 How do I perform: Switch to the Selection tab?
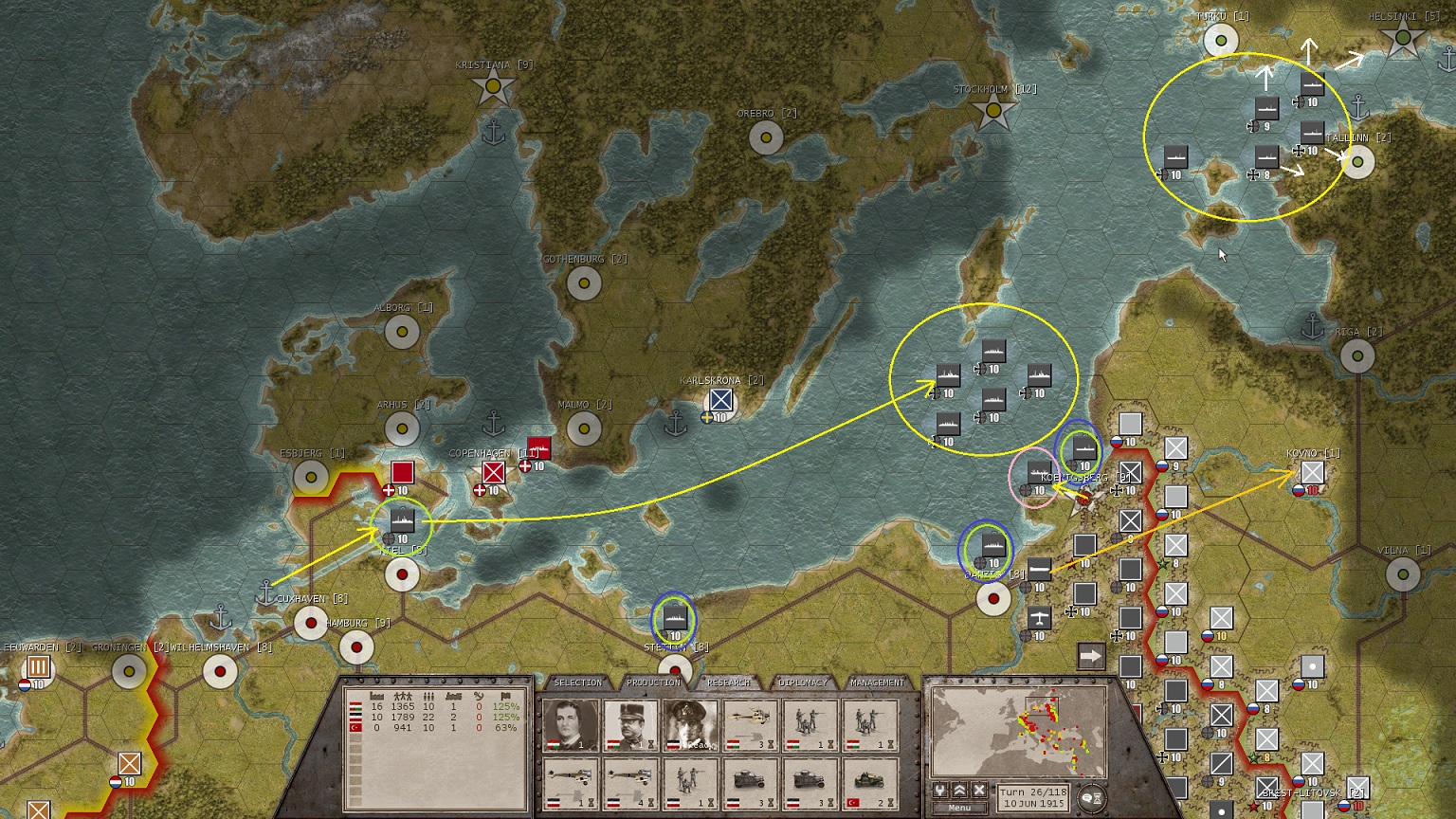point(577,682)
